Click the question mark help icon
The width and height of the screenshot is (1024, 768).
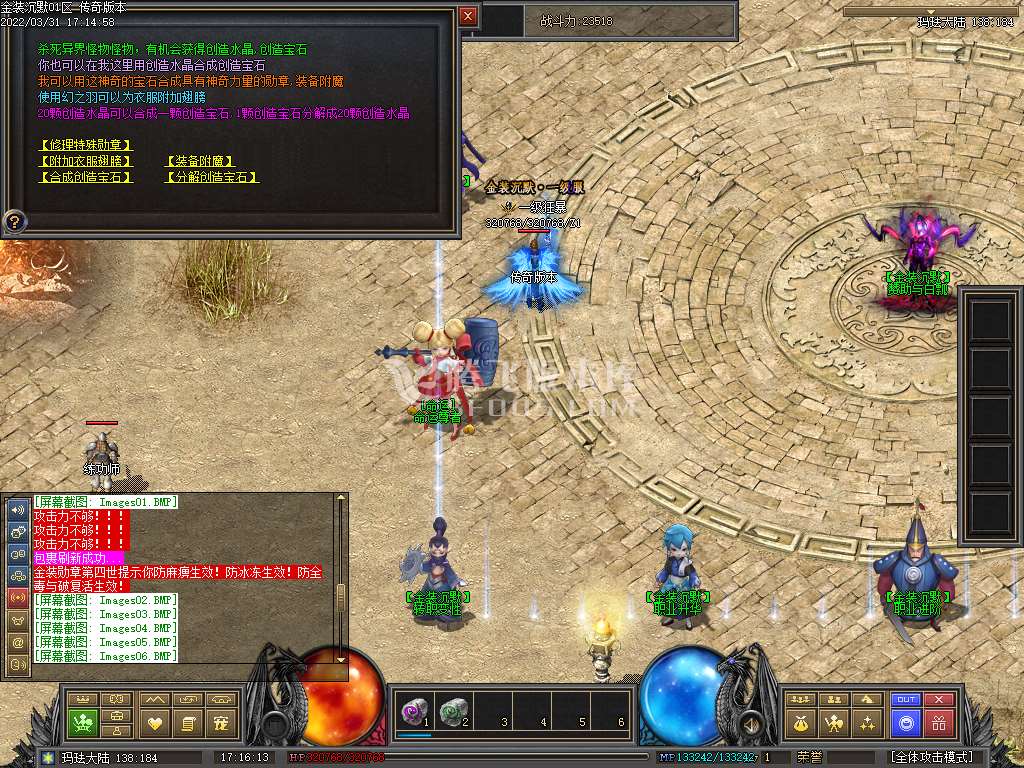coord(15,221)
